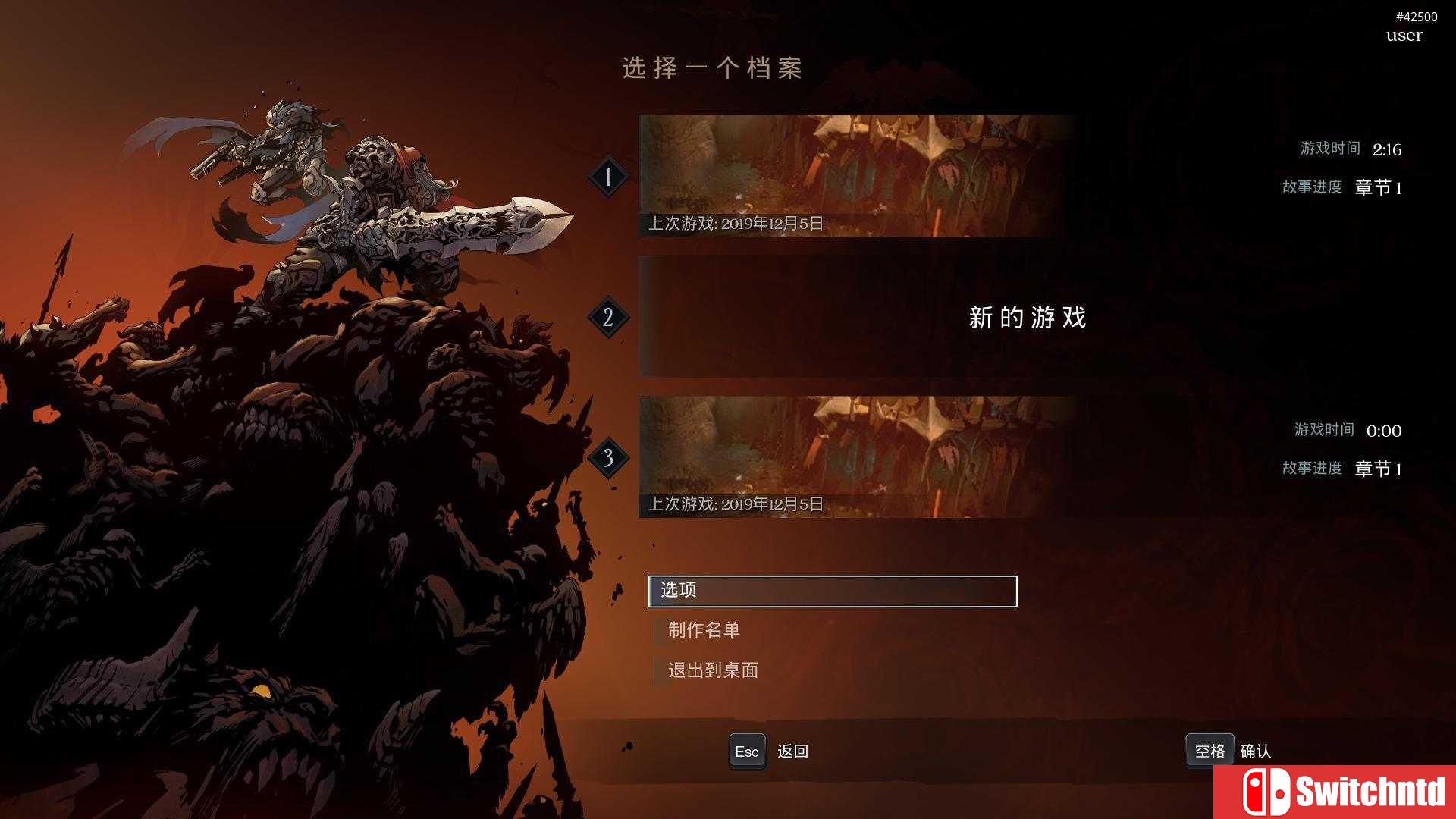Click the Esc key prompt icon
1456x819 pixels.
click(x=747, y=751)
